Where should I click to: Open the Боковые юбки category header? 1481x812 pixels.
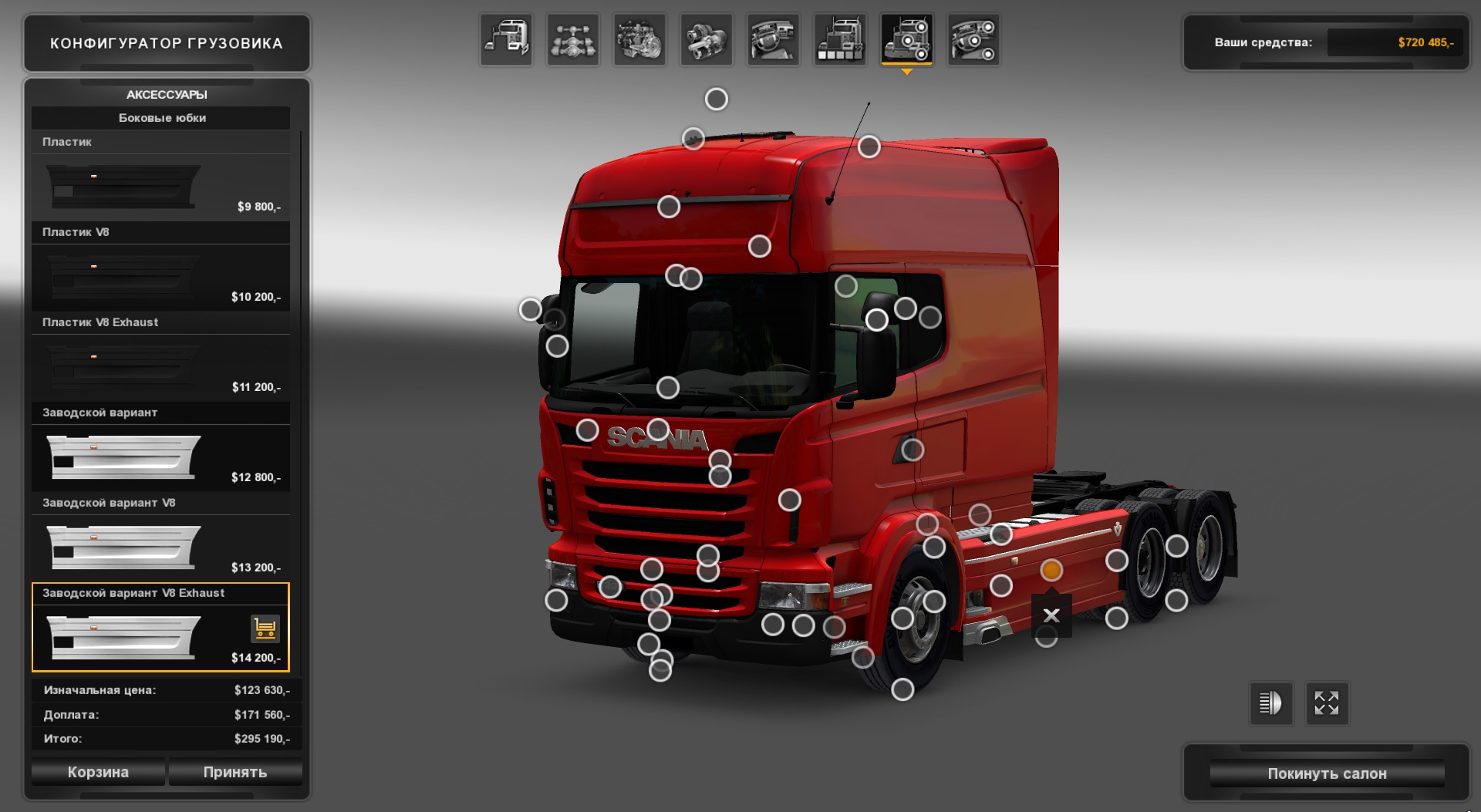[160, 118]
